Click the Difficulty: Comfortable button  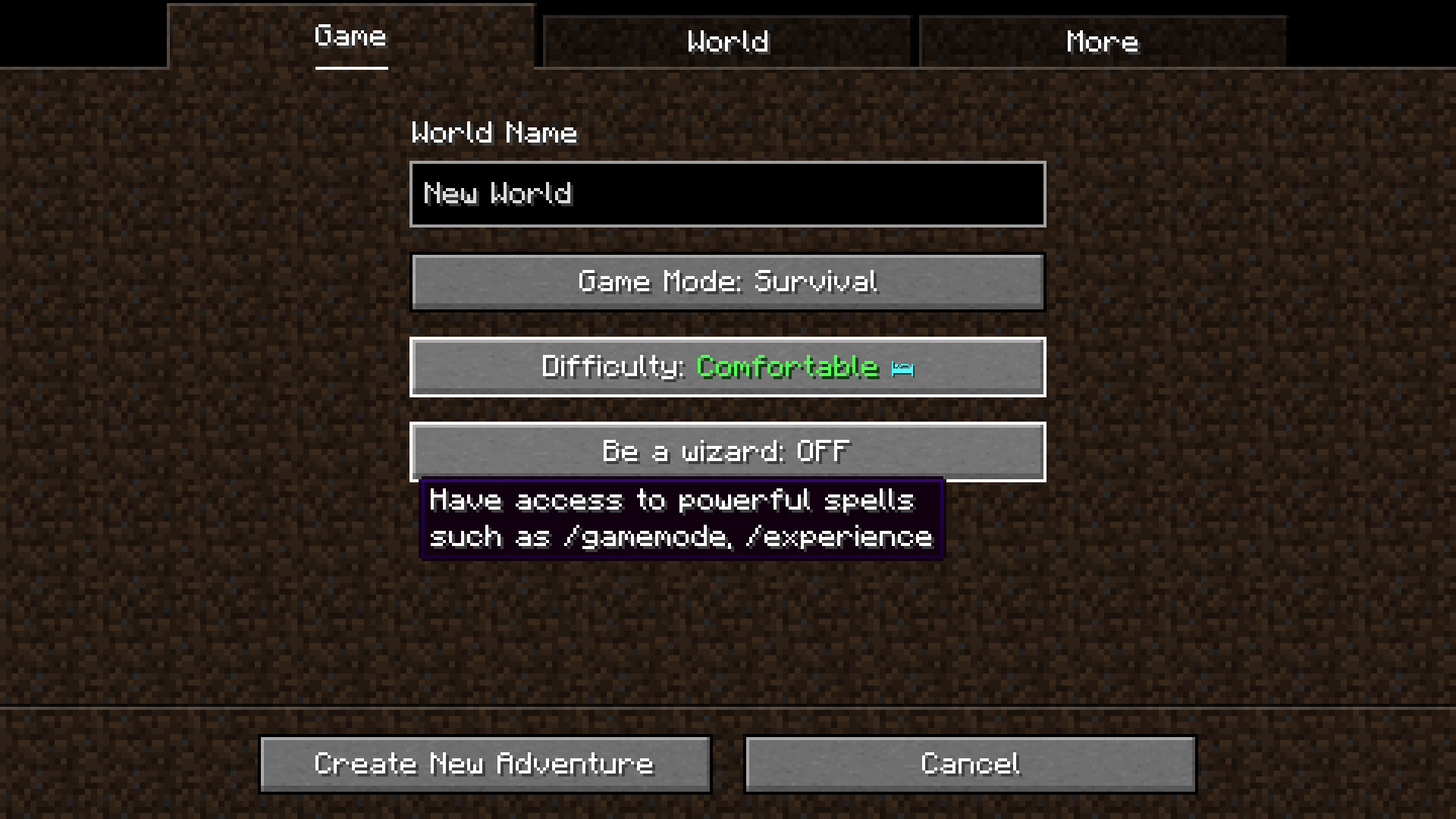click(728, 367)
